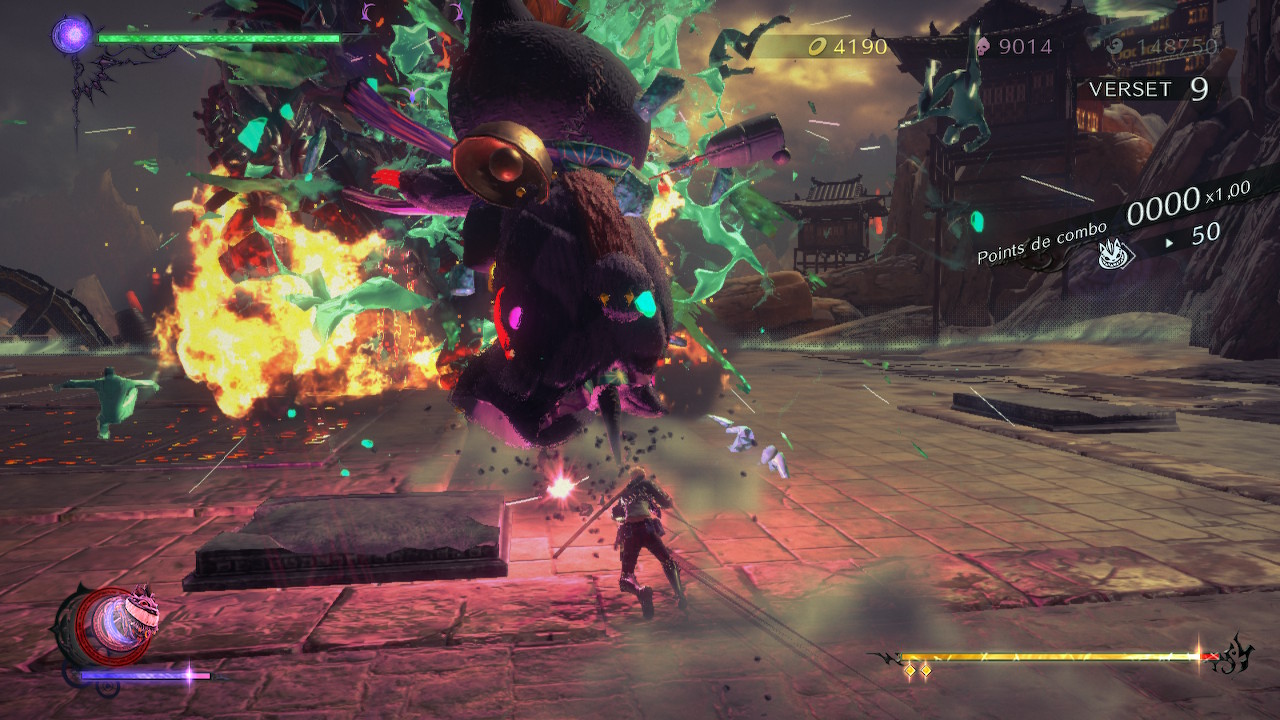
Task: Toggle the center diamond pip on the boss gauge
Action: click(x=925, y=672)
